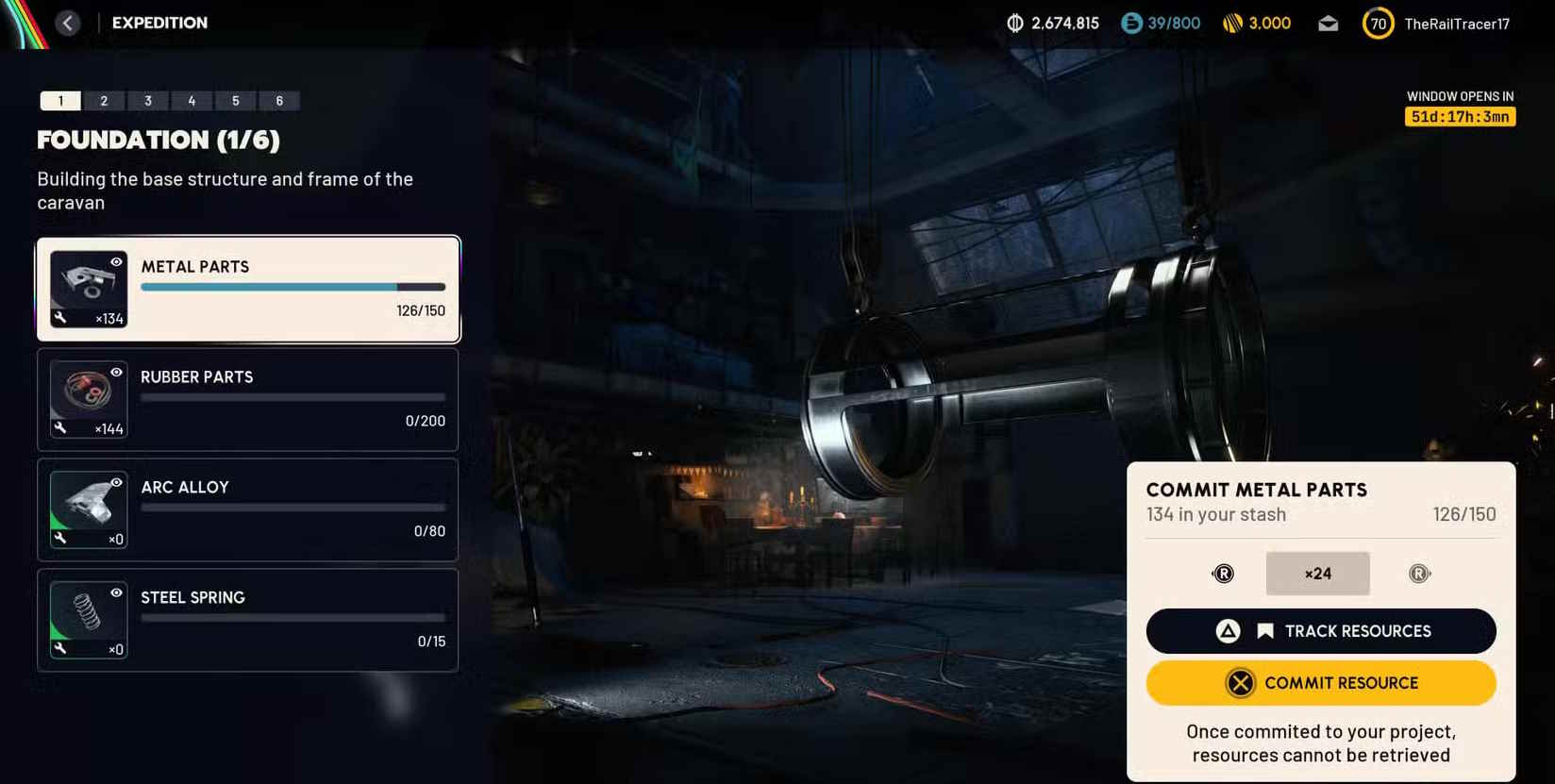
Task: Click Track Resources button
Action: [1320, 631]
